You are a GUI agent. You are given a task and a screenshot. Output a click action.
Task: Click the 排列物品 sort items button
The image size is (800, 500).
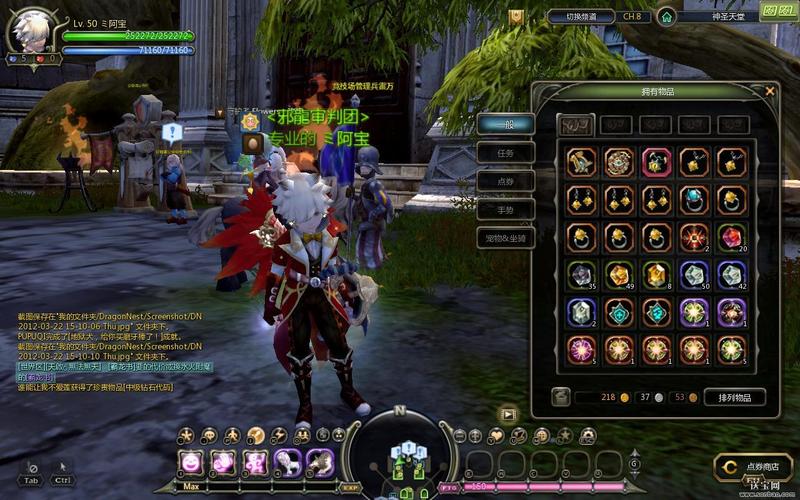click(734, 397)
